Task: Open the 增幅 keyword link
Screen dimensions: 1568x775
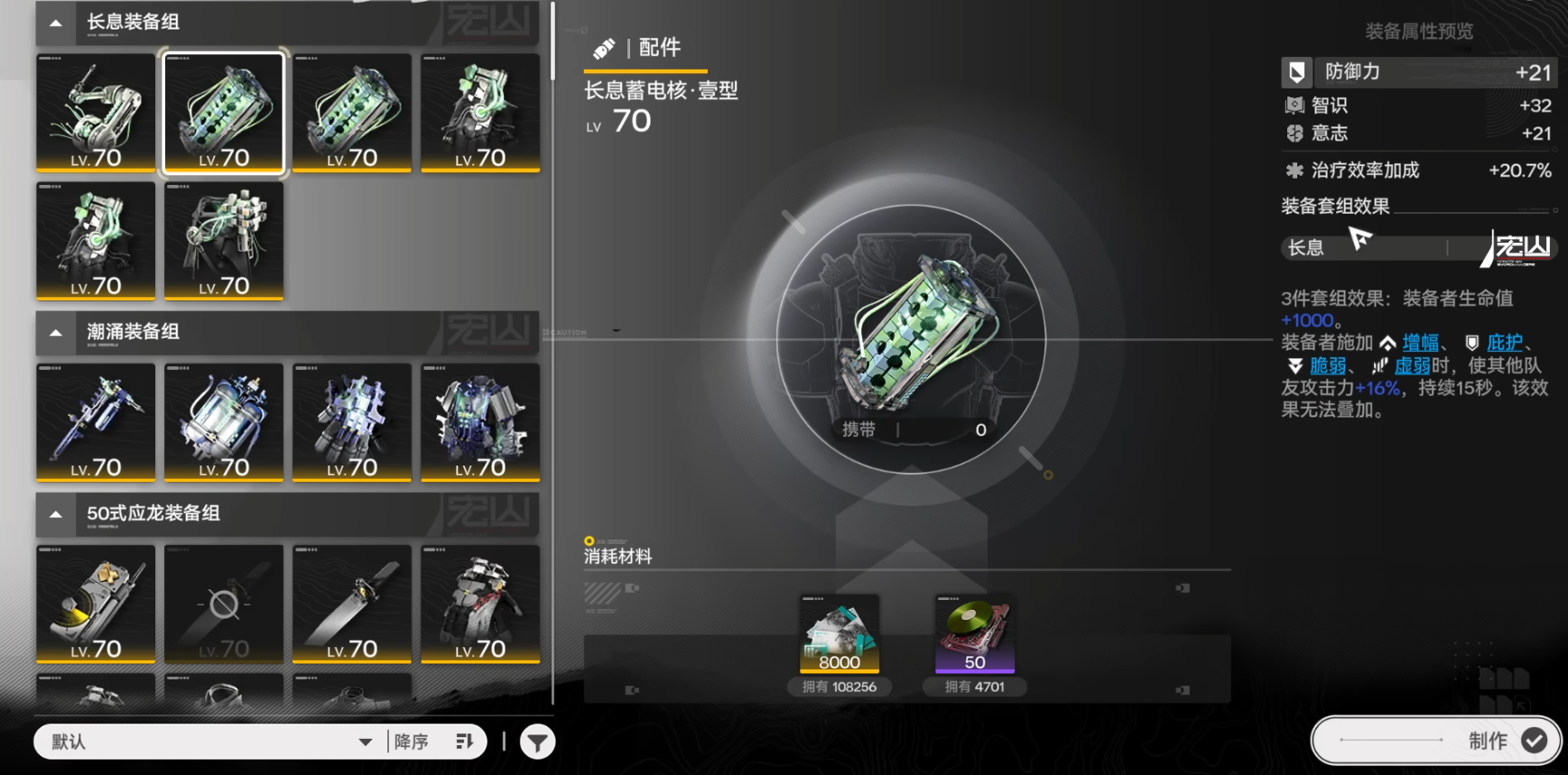Action: click(1420, 343)
